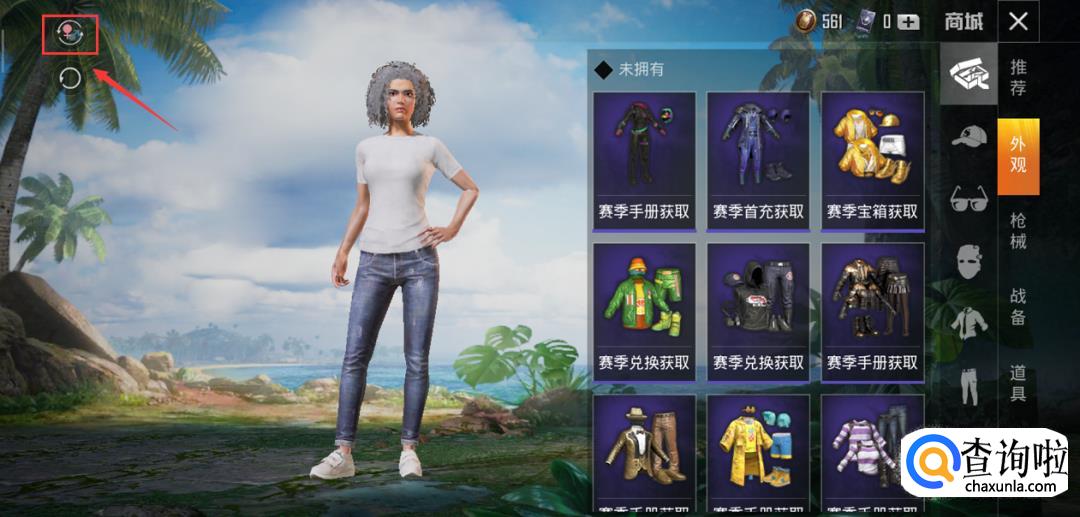1080x517 pixels.
Task: Choose the green hoodie 赛季兑换获取 outfit
Action: [644, 310]
